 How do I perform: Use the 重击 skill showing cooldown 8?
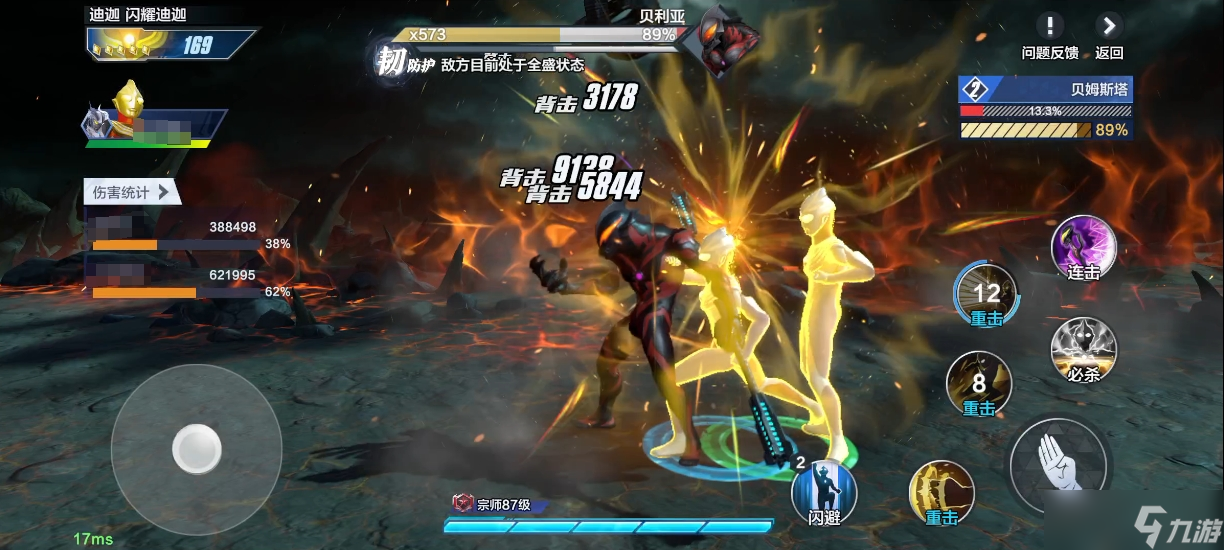click(x=979, y=384)
